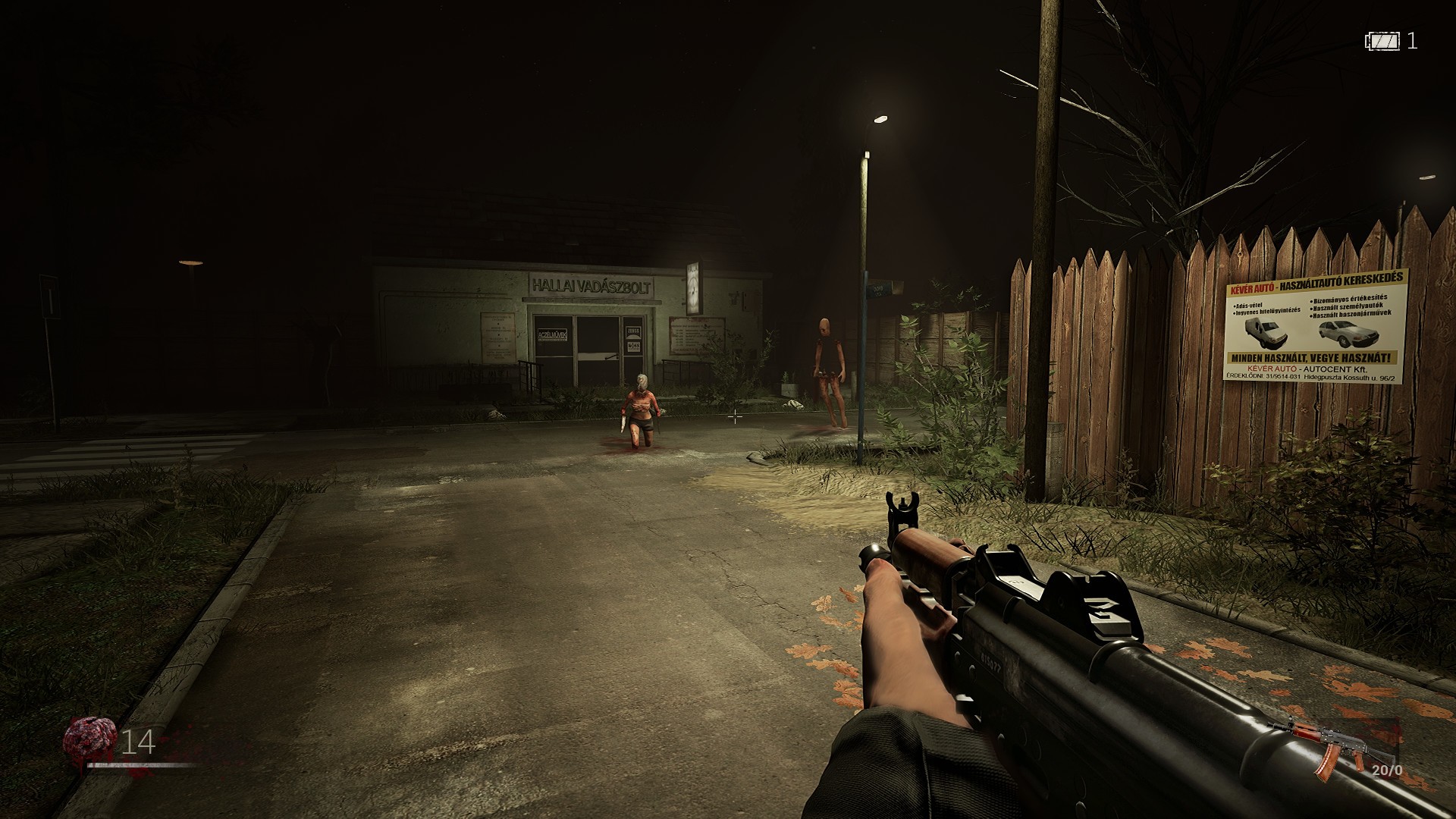
Task: Click the ACÉLMŰVEK poster on the shop door
Action: [x=553, y=336]
